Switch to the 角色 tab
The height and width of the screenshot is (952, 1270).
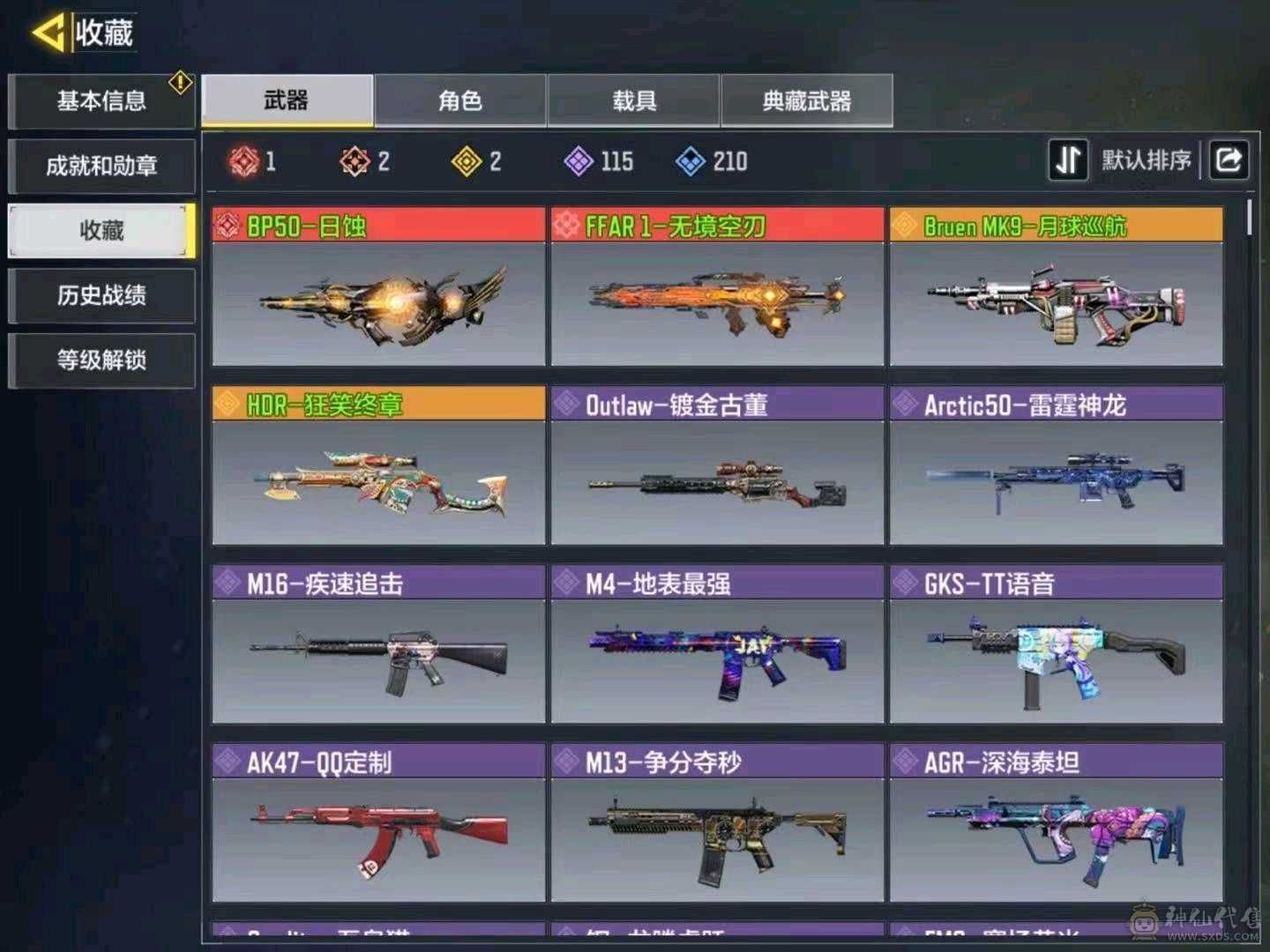(459, 101)
